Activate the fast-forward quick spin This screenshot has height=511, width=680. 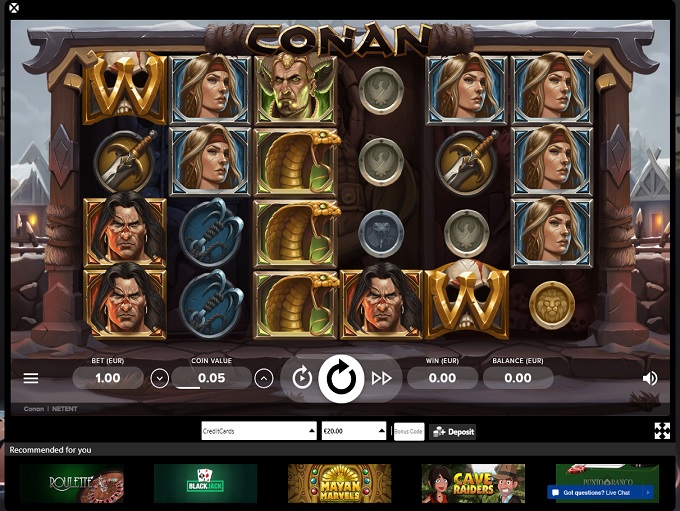click(381, 378)
